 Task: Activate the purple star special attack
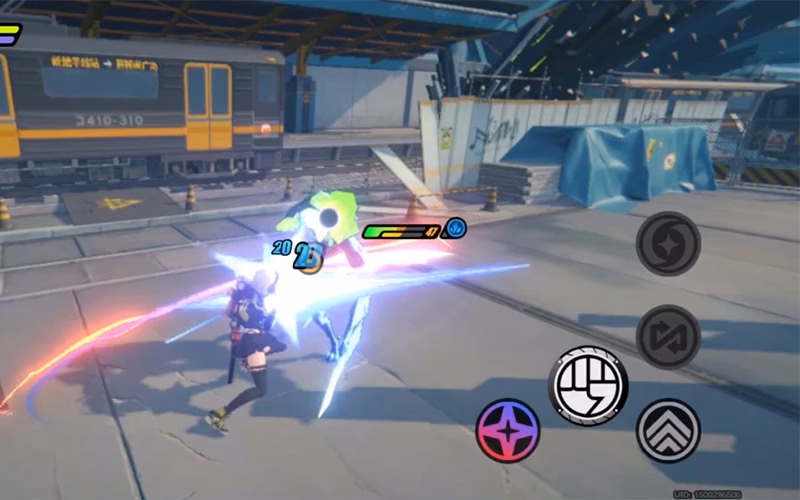(508, 430)
